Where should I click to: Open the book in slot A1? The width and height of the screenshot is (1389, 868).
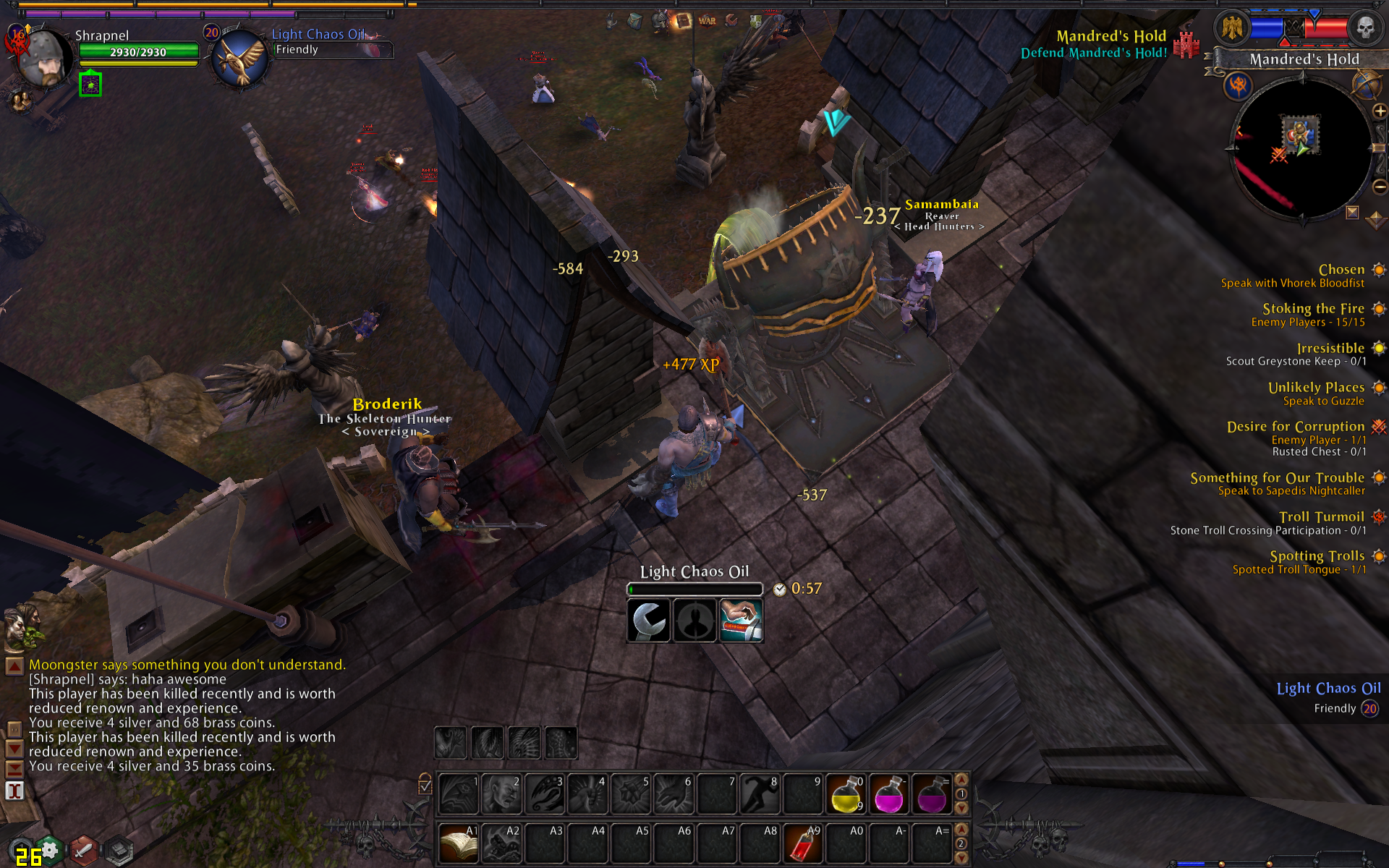click(458, 843)
